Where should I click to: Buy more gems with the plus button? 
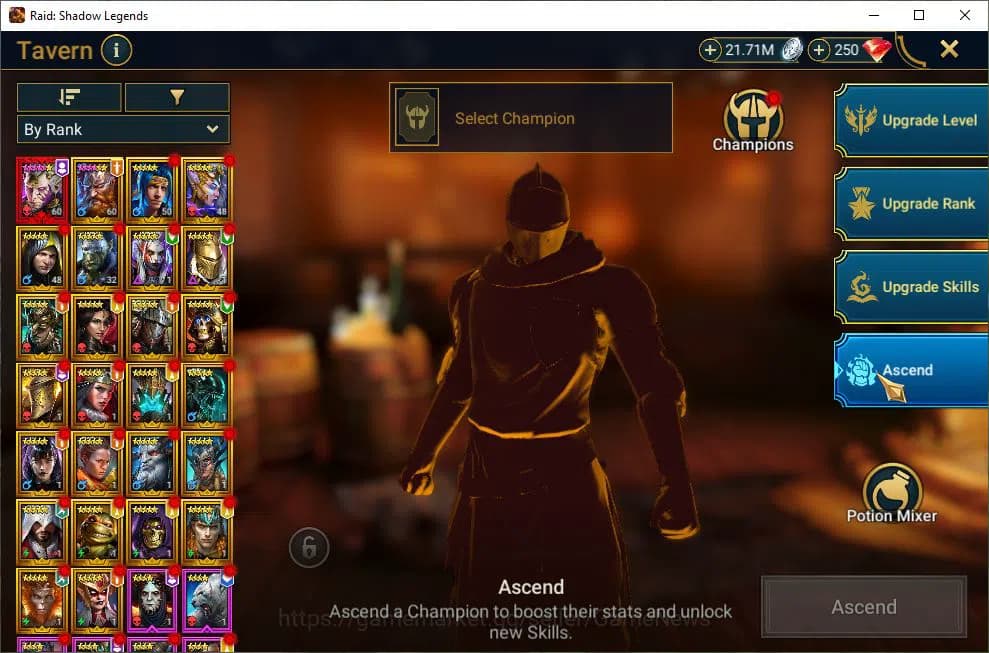(819, 50)
